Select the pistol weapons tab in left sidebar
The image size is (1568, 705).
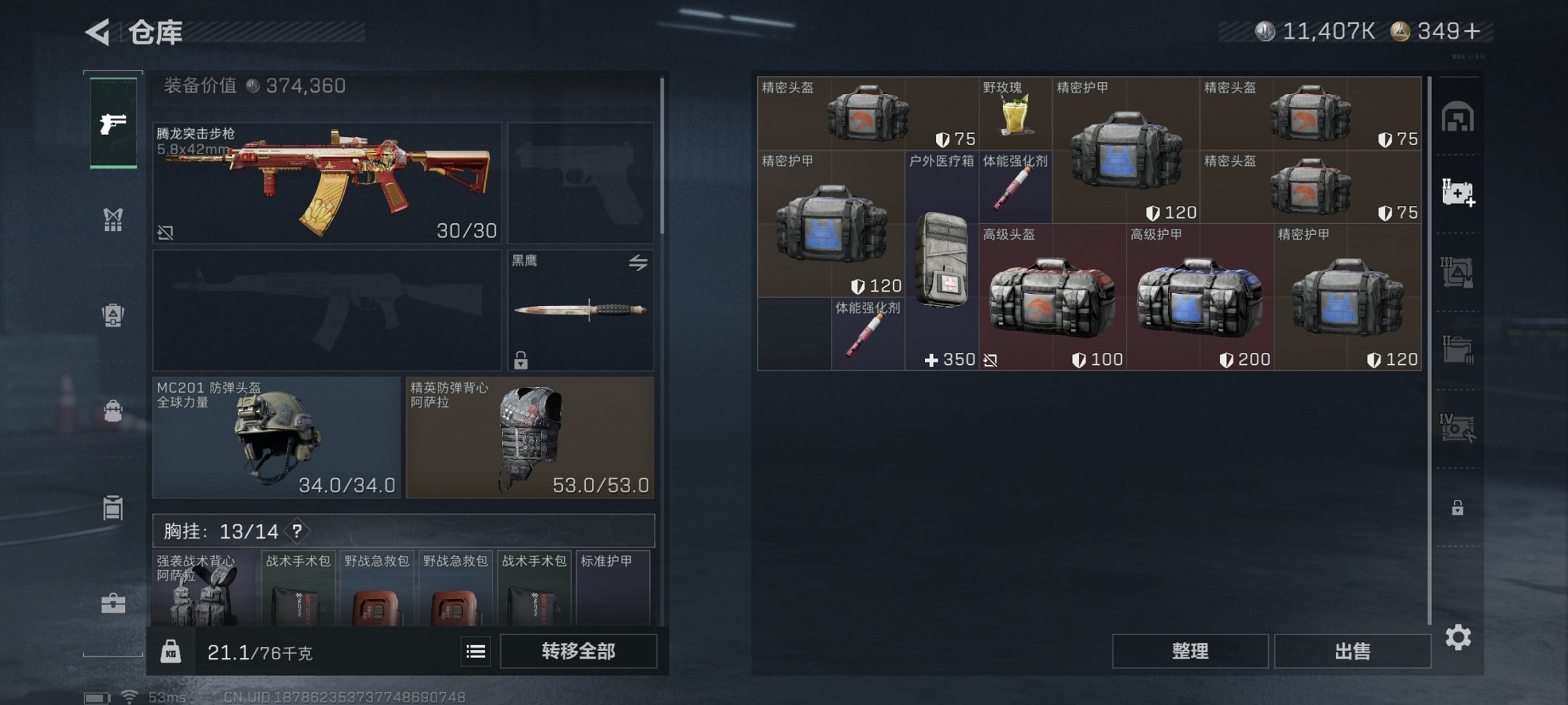point(114,122)
